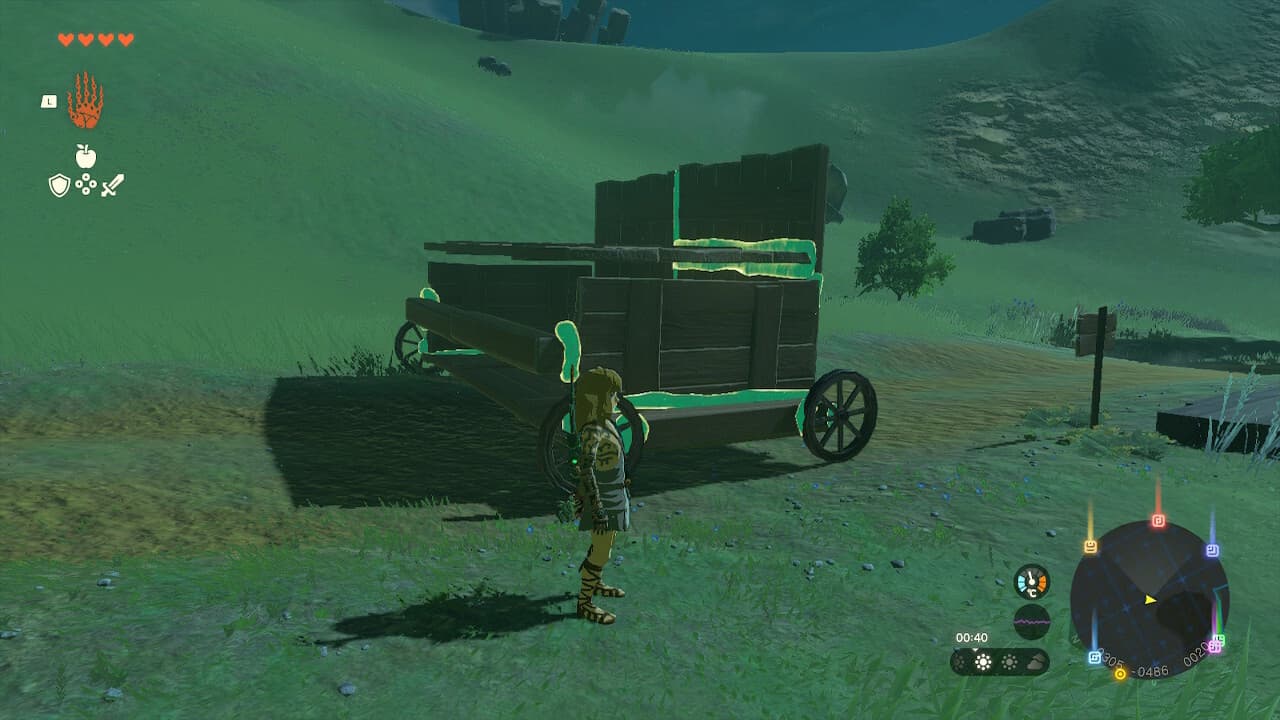This screenshot has height=720, width=1280.
Task: Select the Ultrahand ability icon
Action: coord(85,101)
